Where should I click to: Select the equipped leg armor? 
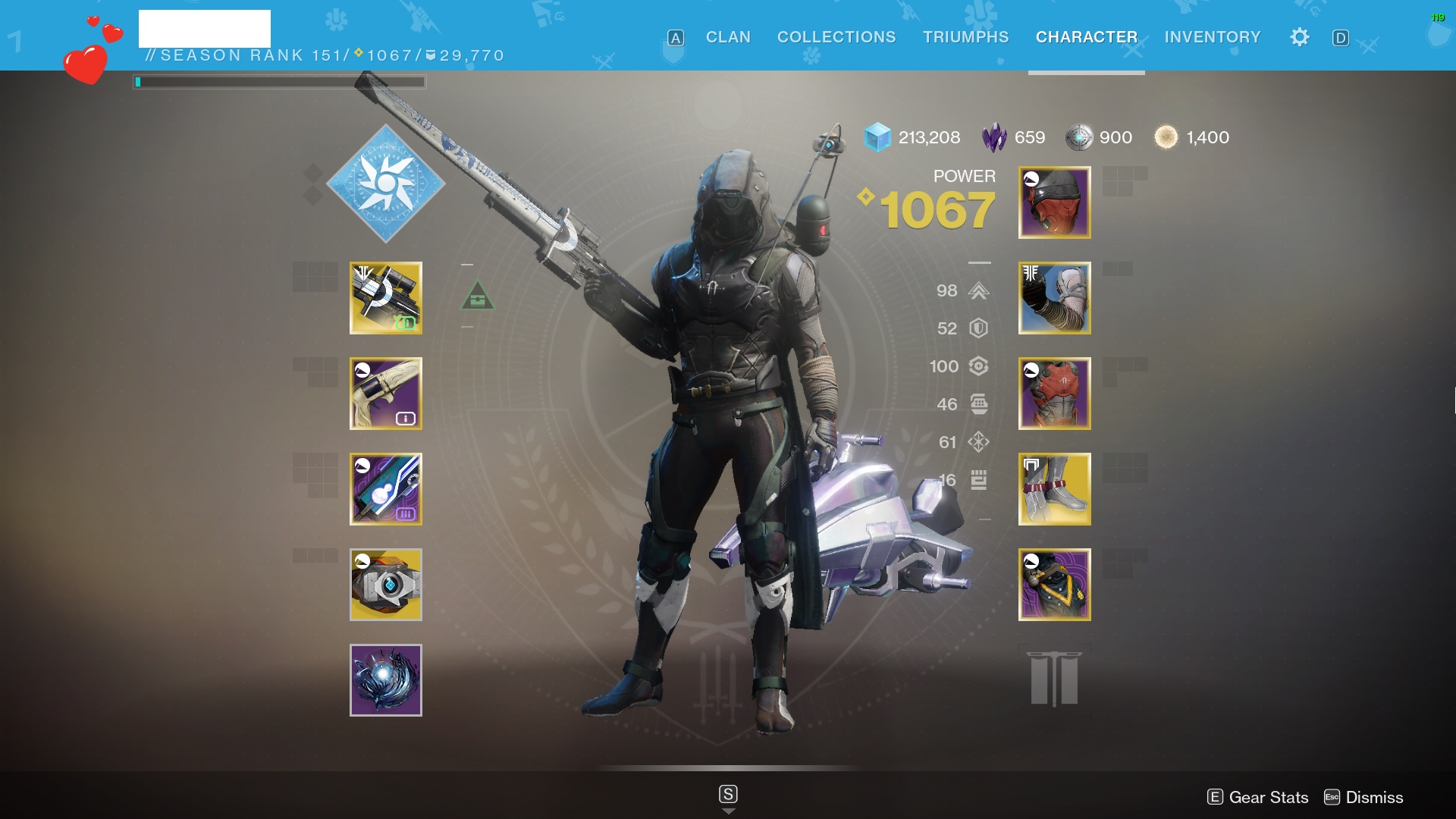(1054, 489)
